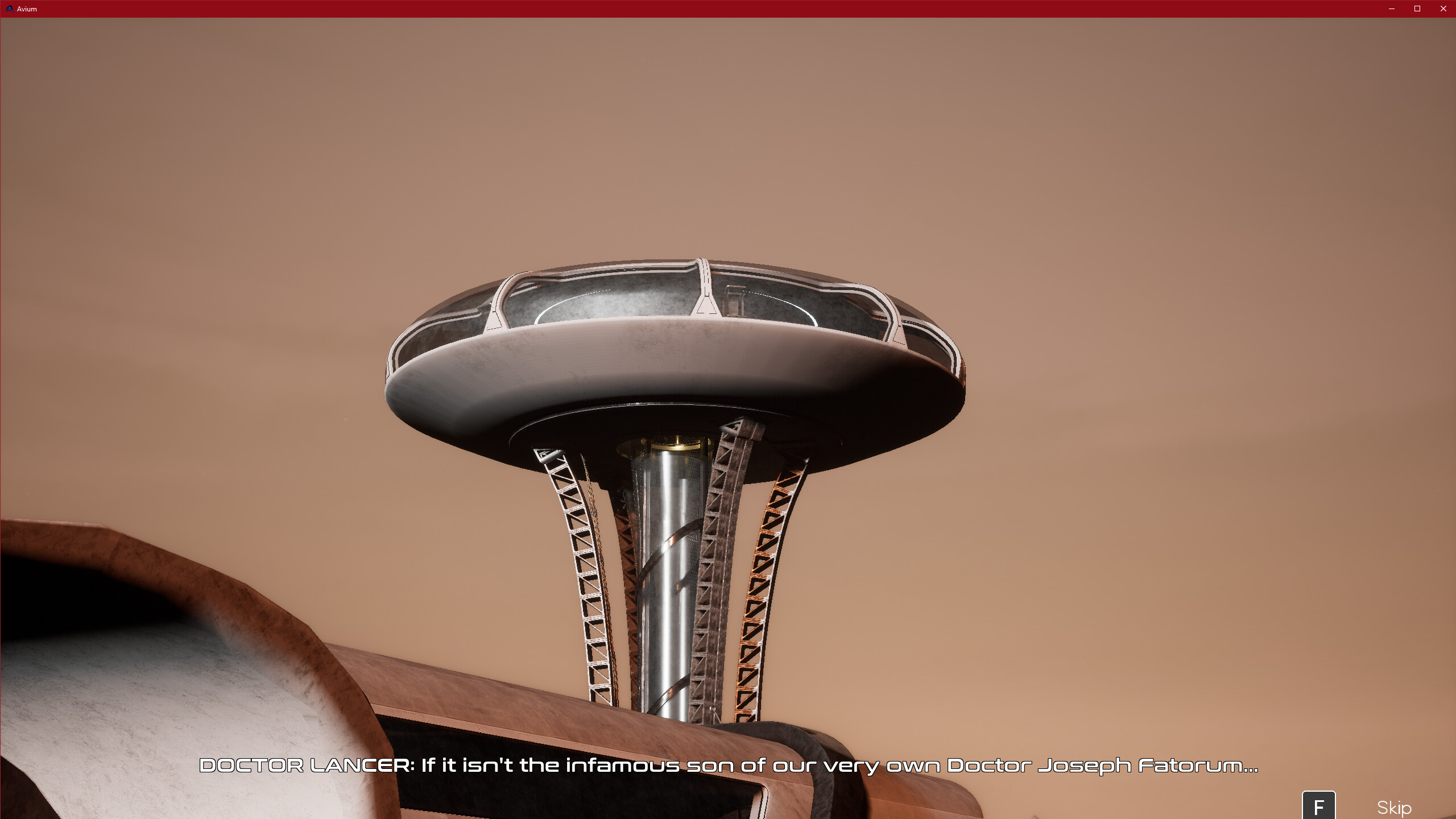The width and height of the screenshot is (1456, 819).
Task: Click the Avium title bar text
Action: 27,9
